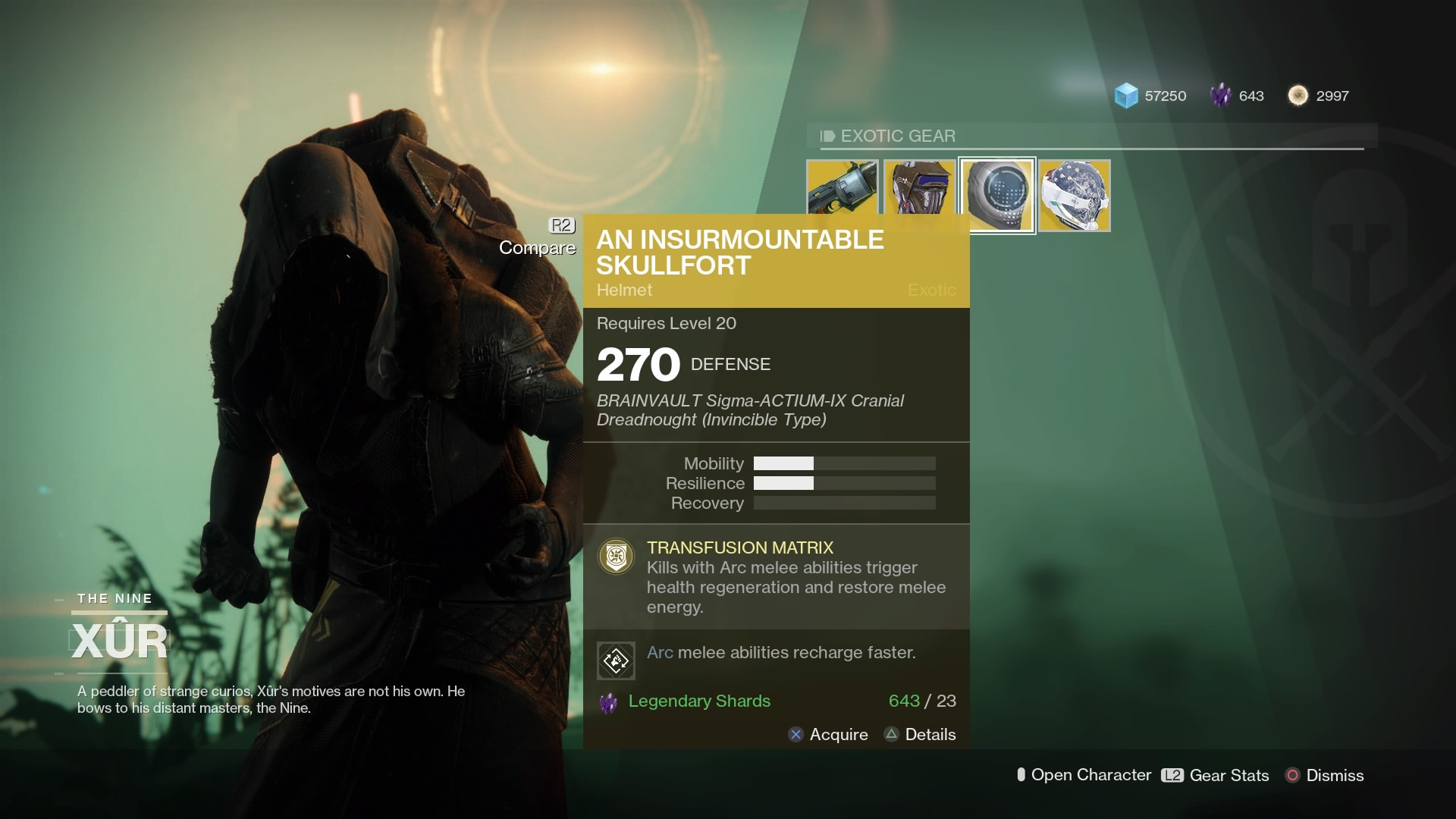Select the Transfusion Matrix perk icon
Viewport: 1456px width, 819px height.
(615, 556)
